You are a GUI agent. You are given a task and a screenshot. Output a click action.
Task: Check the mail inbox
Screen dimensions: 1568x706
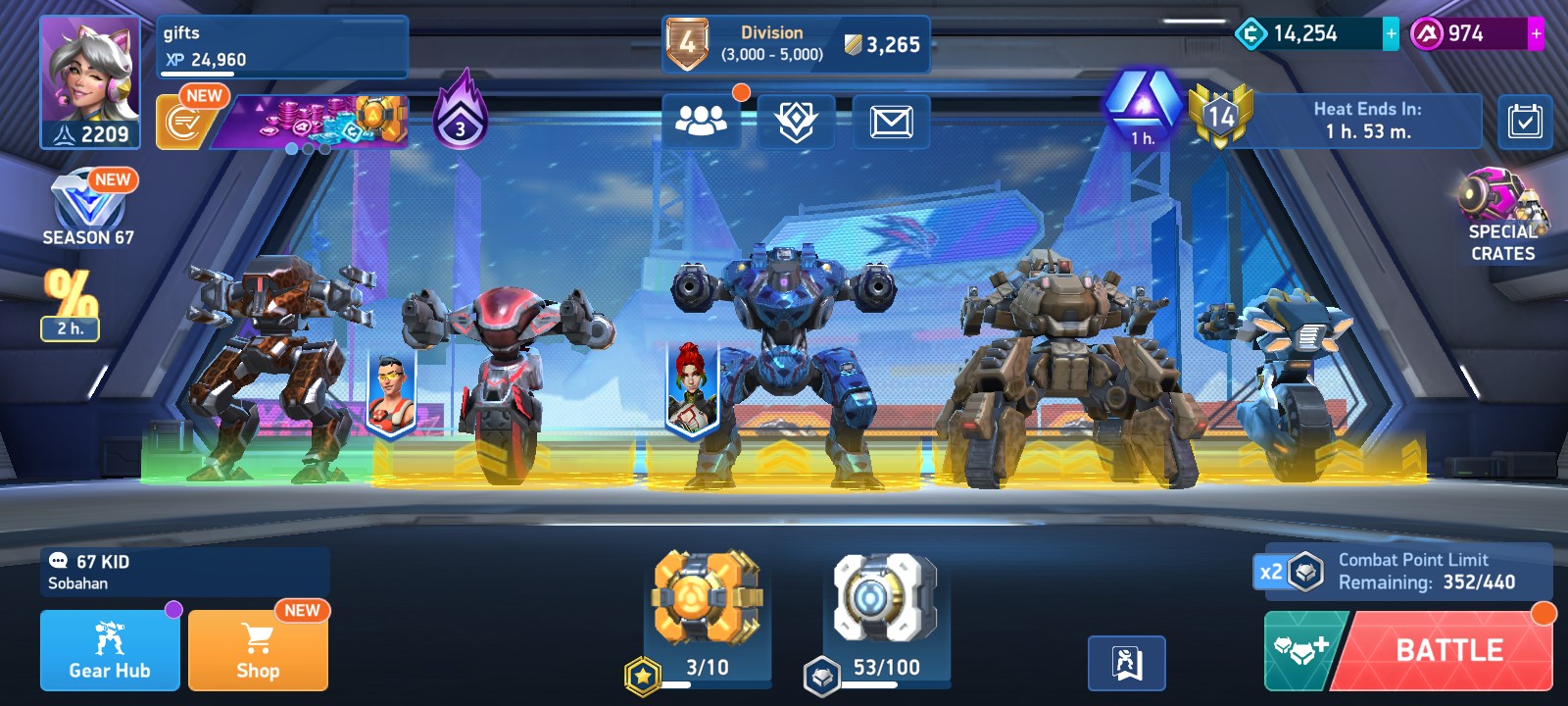coord(891,122)
